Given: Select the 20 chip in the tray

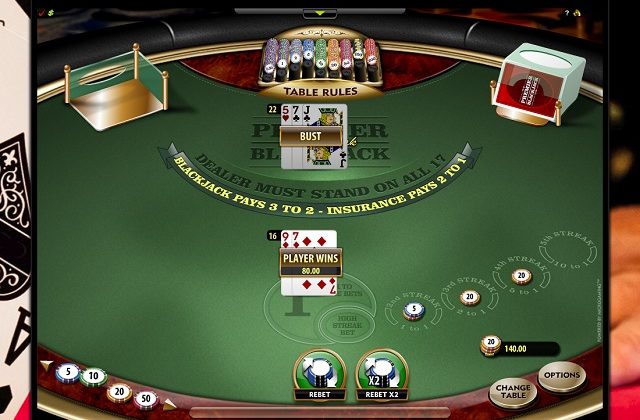Looking at the screenshot, I should pos(120,390).
